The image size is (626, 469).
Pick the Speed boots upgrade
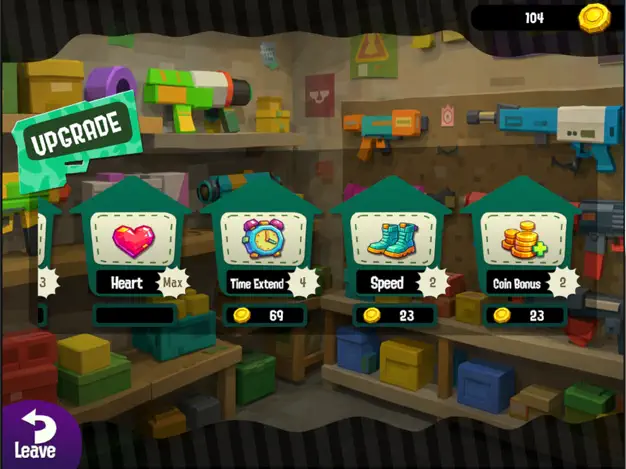pyautogui.click(x=393, y=243)
